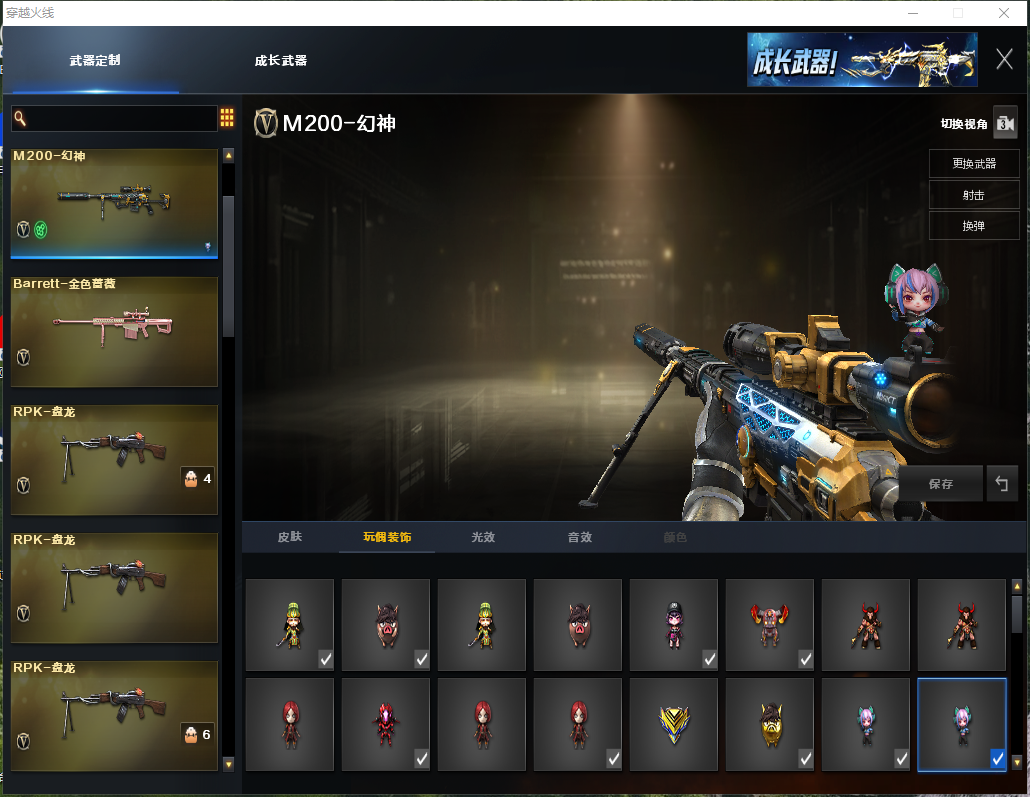The image size is (1030, 797).
Task: Save the customization with 保存
Action: [940, 484]
